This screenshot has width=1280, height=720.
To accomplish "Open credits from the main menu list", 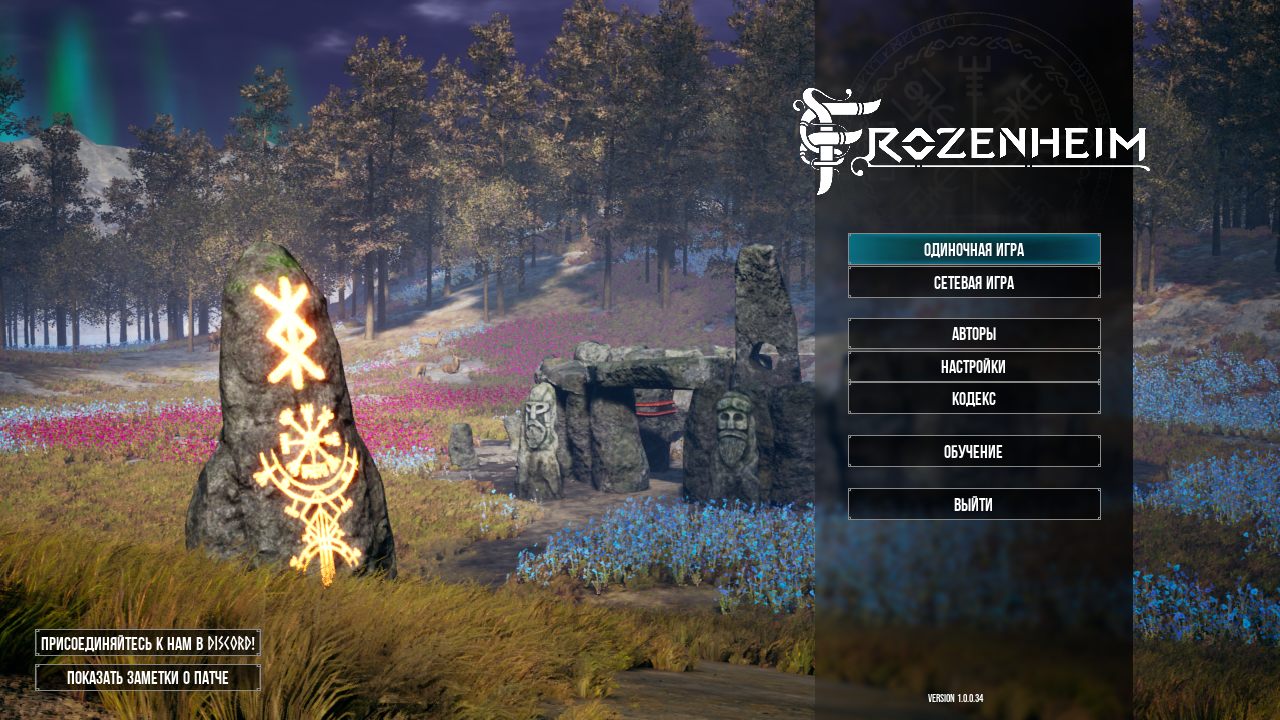I will pos(974,333).
